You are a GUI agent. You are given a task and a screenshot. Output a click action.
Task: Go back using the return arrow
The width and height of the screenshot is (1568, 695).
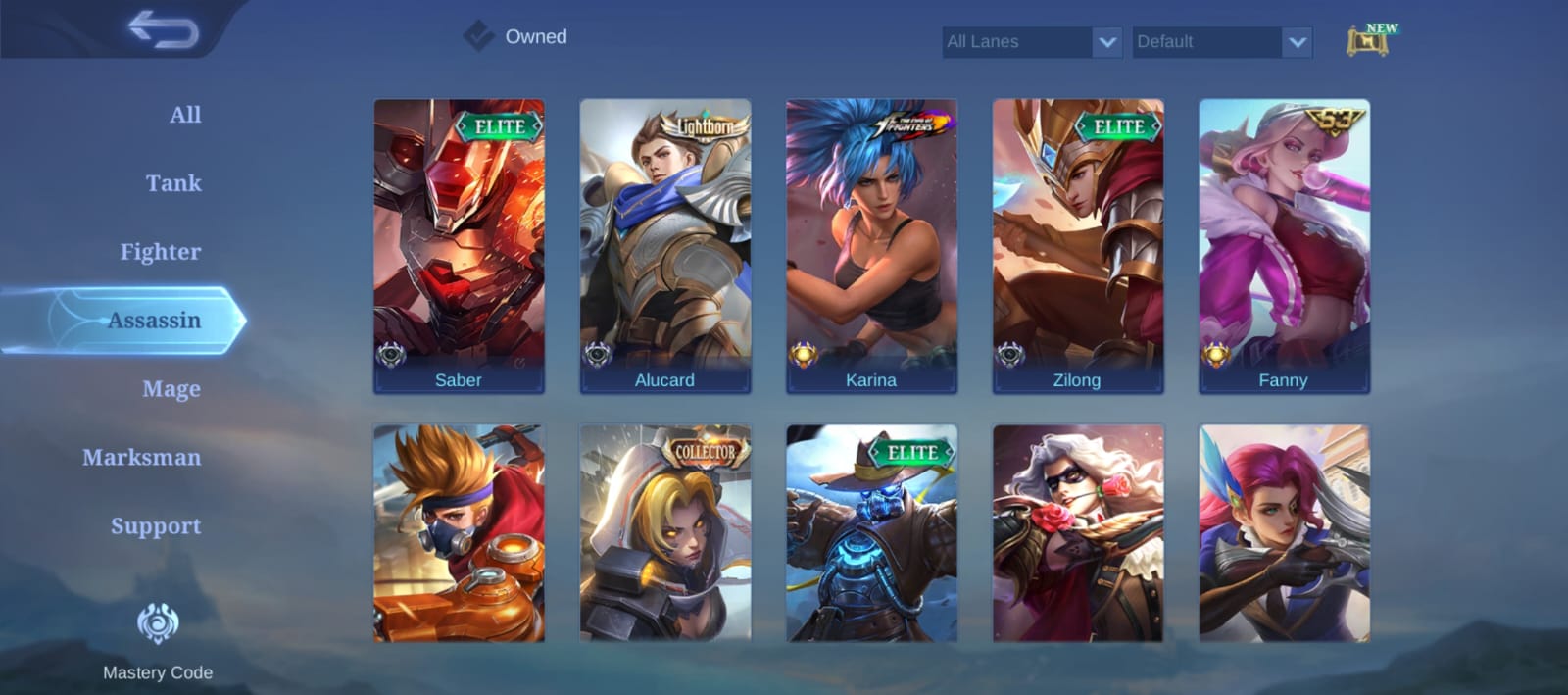pos(163,30)
